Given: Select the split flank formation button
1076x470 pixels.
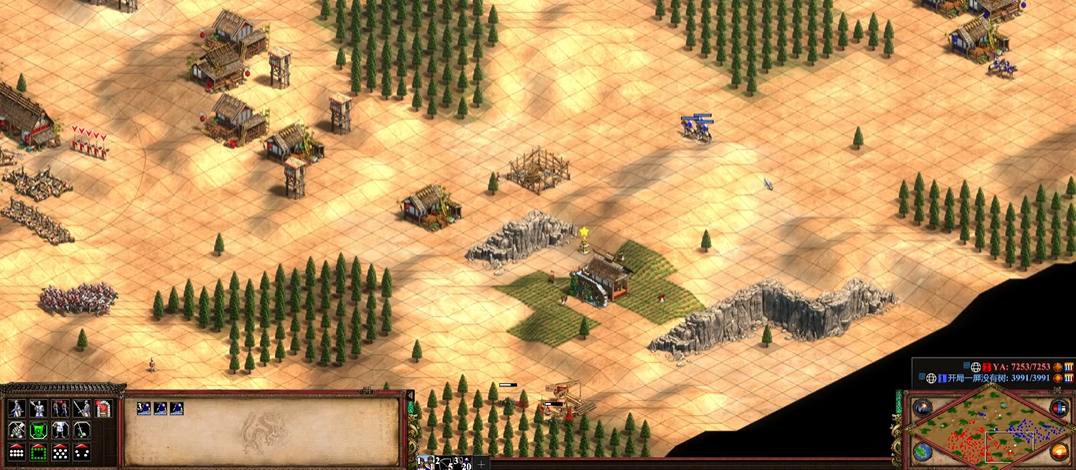Looking at the screenshot, I should (82, 452).
